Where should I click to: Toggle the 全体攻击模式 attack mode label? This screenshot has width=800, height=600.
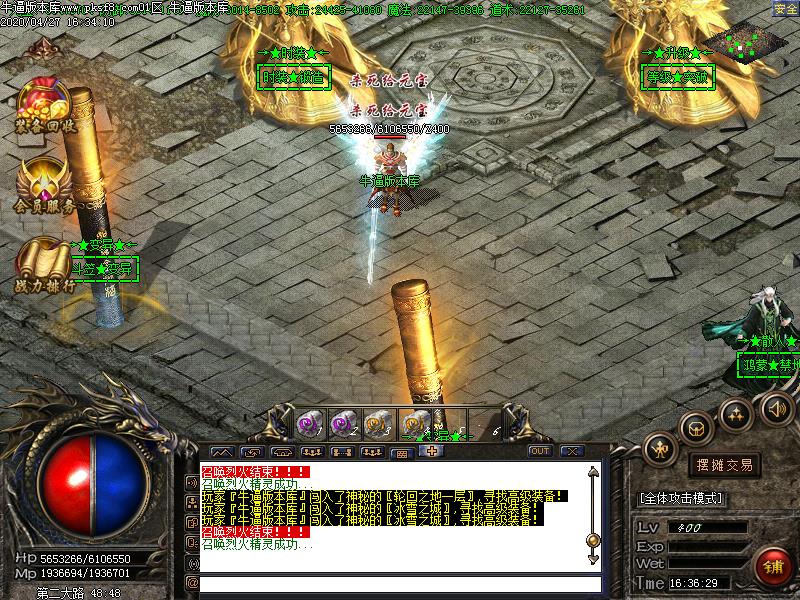(682, 498)
